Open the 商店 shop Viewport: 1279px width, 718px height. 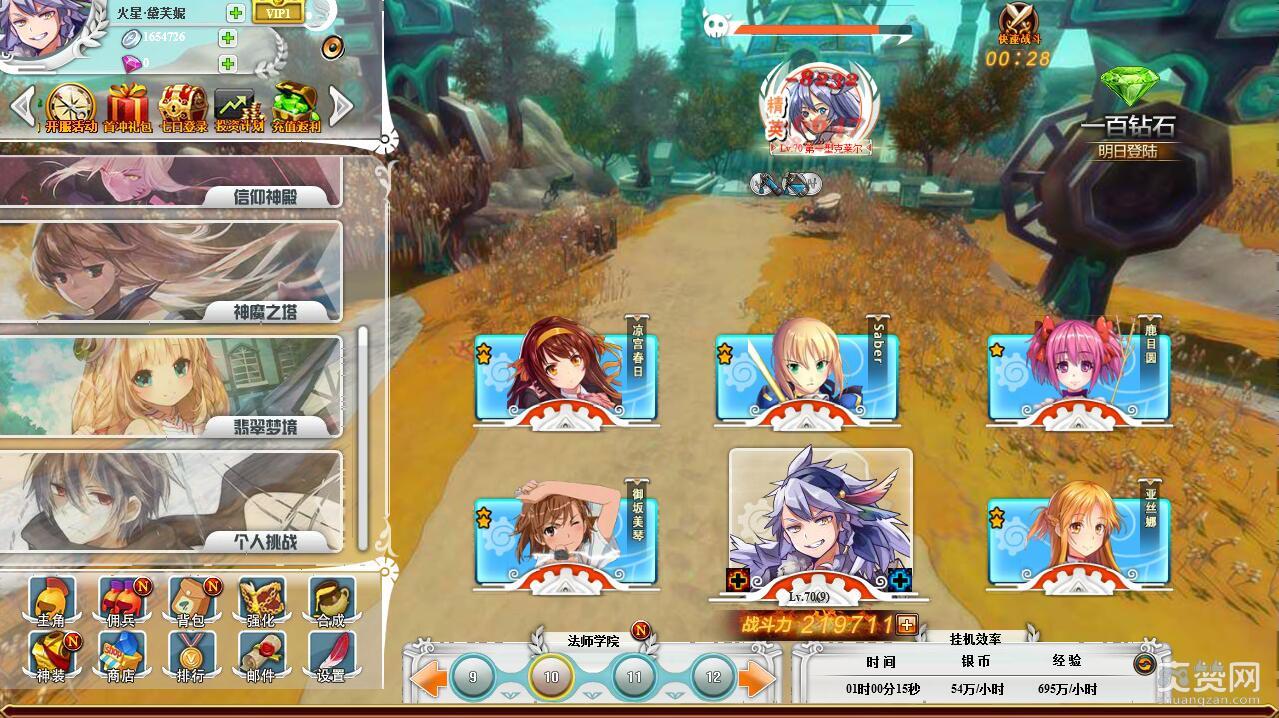click(x=121, y=657)
